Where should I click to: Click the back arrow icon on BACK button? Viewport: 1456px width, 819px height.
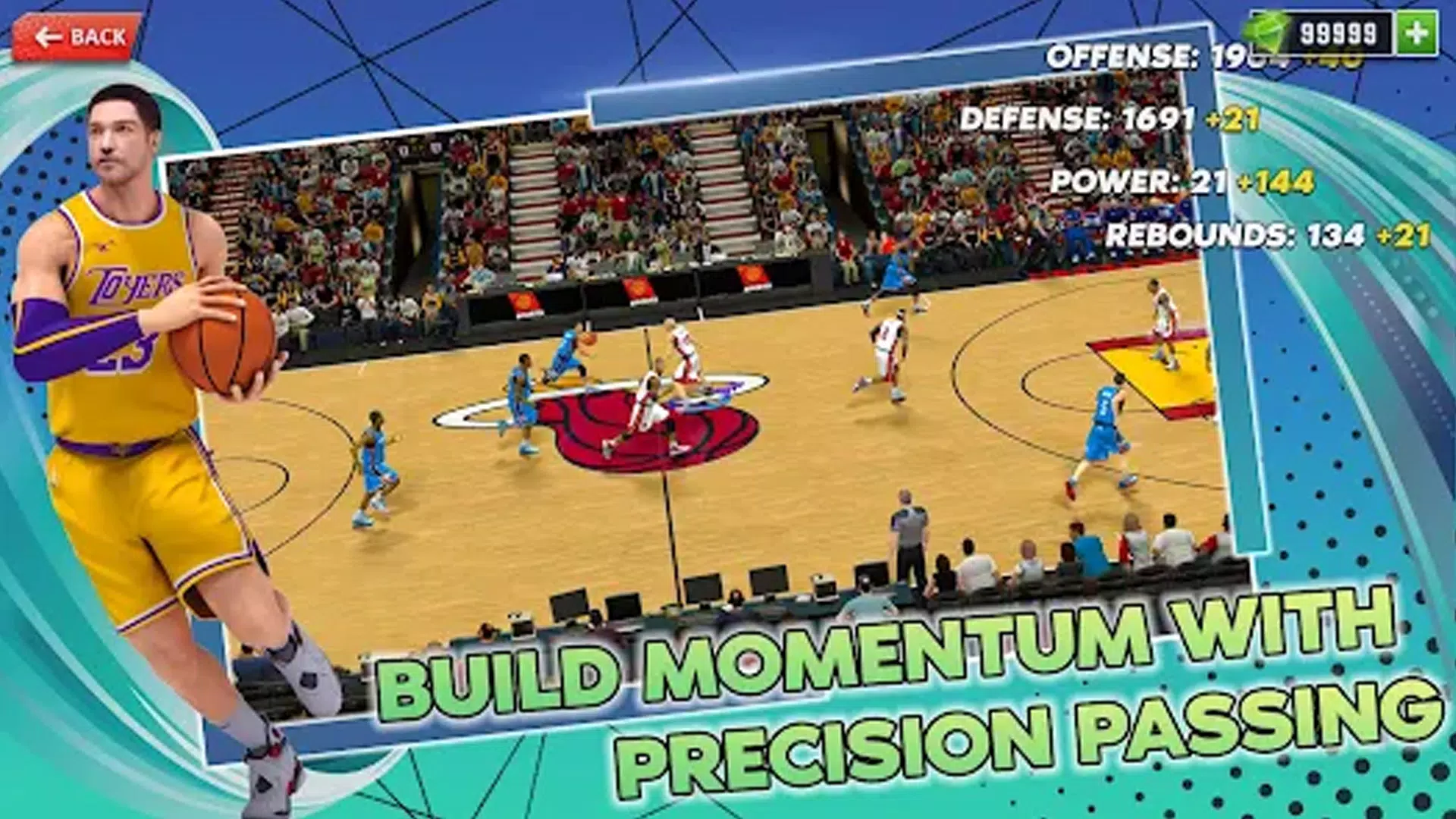(50, 33)
